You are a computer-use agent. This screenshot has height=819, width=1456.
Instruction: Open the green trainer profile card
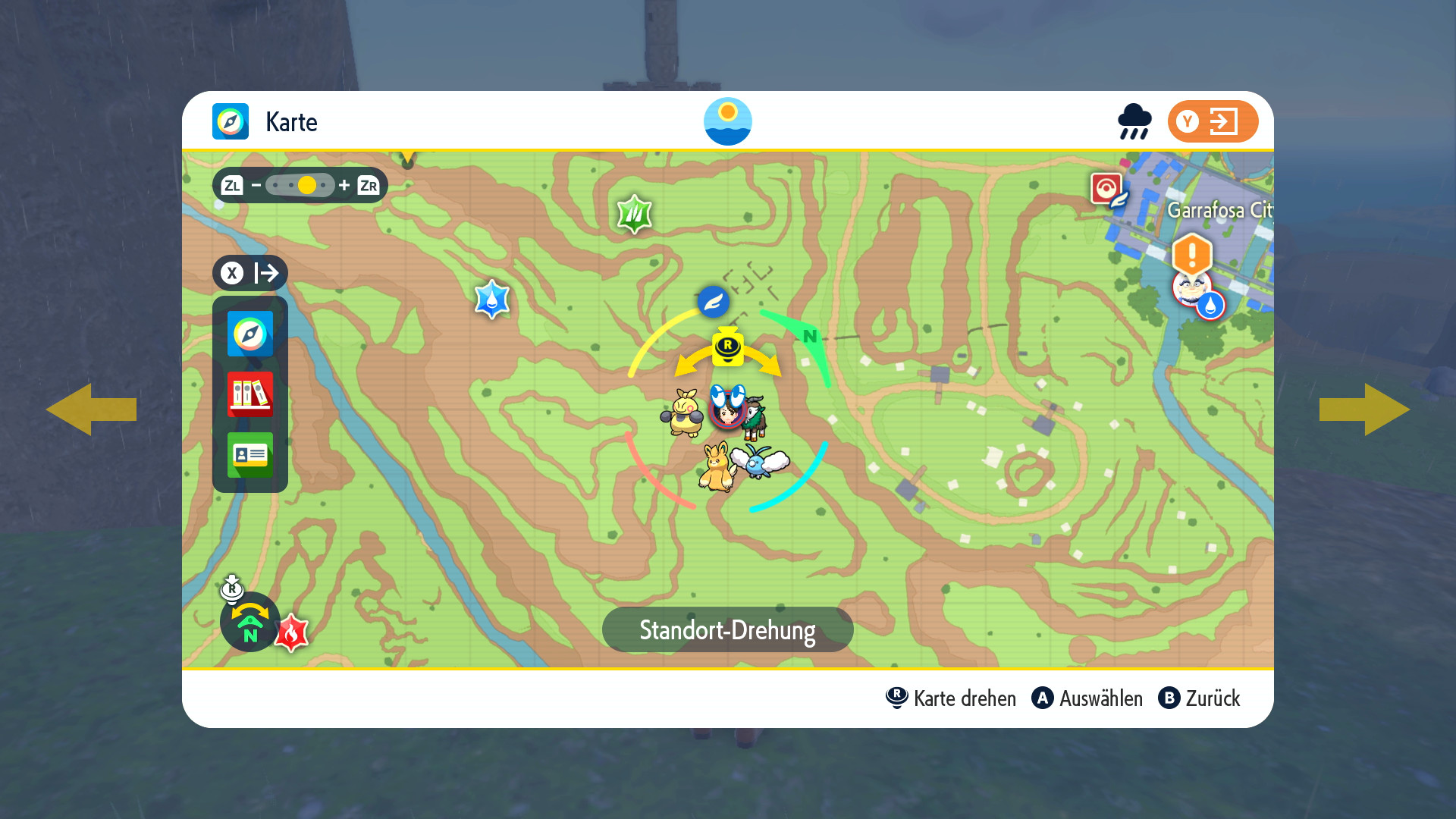pyautogui.click(x=250, y=455)
